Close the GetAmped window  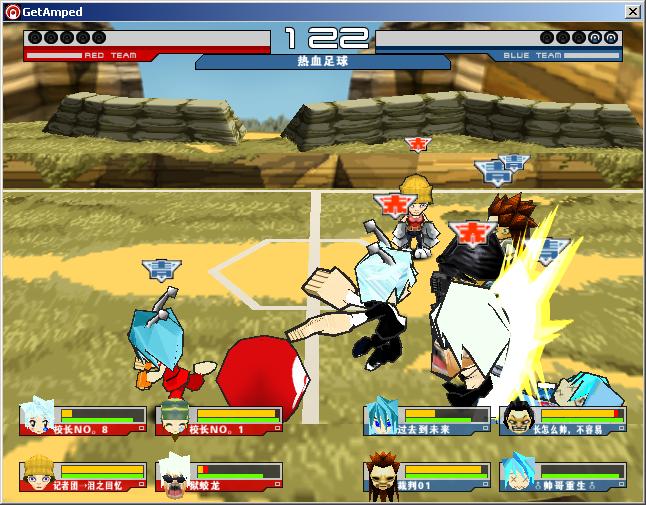click(633, 11)
